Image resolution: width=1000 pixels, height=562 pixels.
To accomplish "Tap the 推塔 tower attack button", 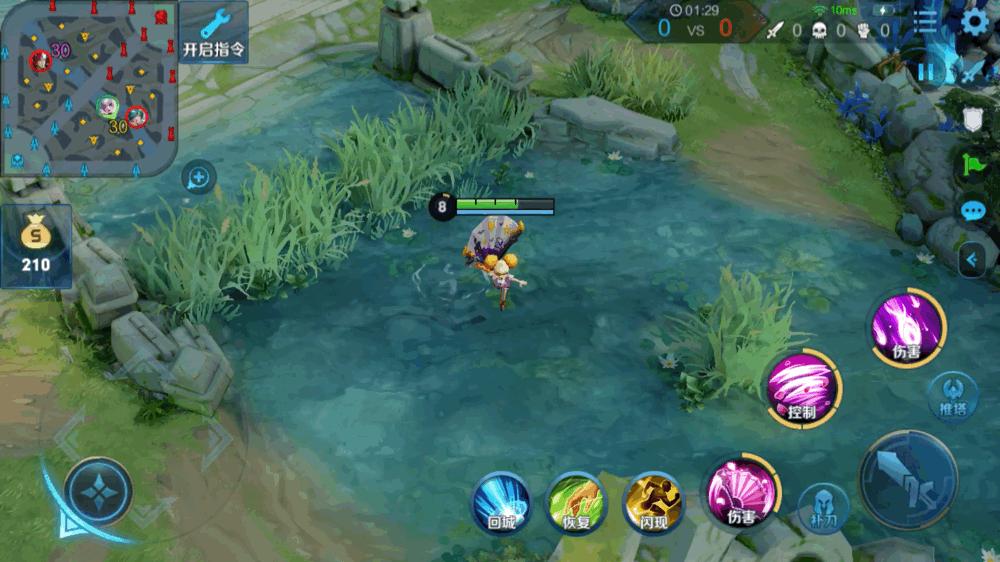I will pyautogui.click(x=952, y=394).
